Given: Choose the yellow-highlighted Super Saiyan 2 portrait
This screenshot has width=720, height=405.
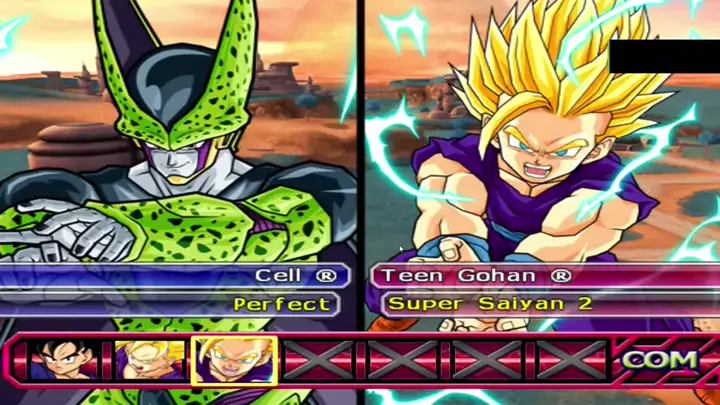Looking at the screenshot, I should coord(234,360).
